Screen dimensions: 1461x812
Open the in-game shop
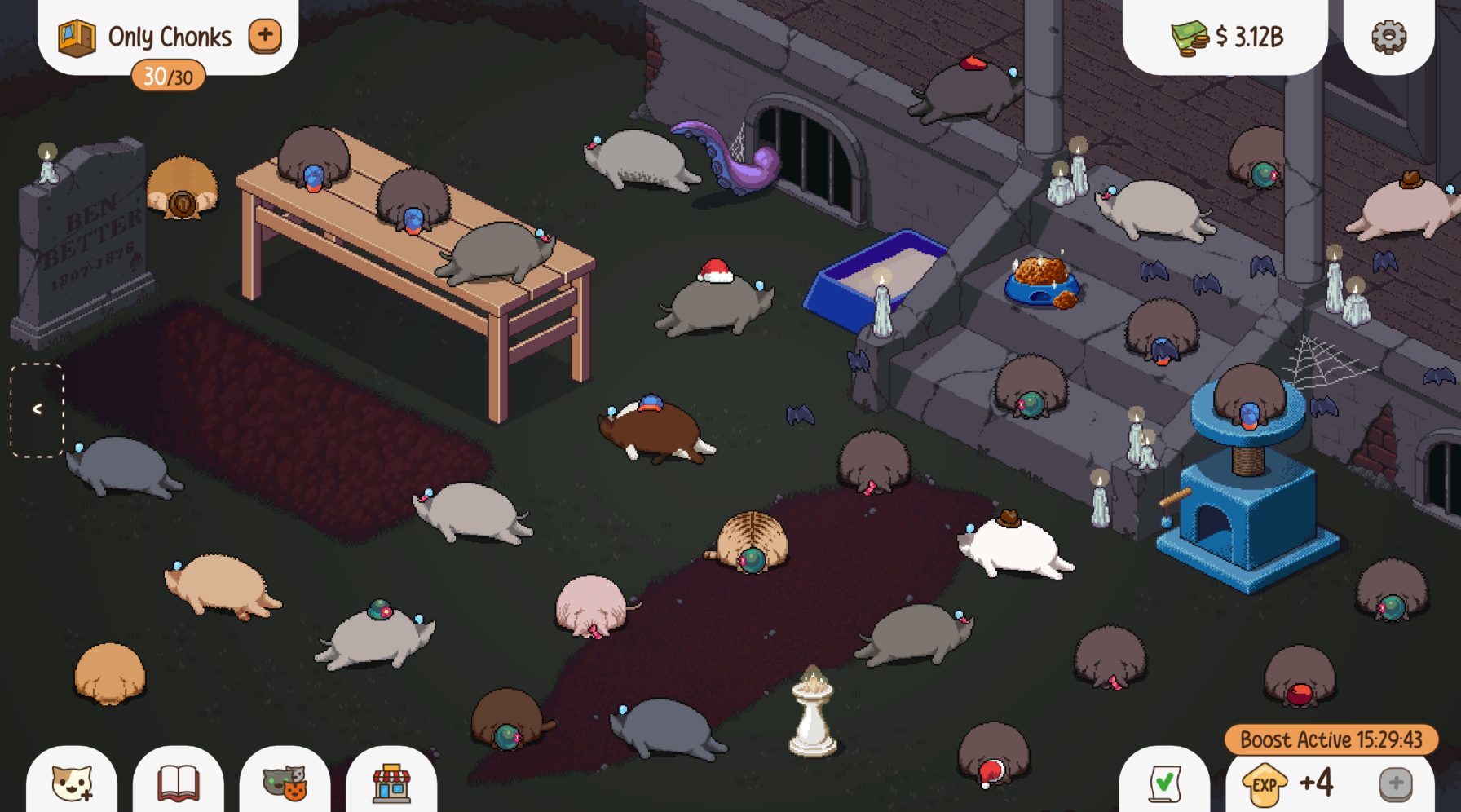click(393, 784)
